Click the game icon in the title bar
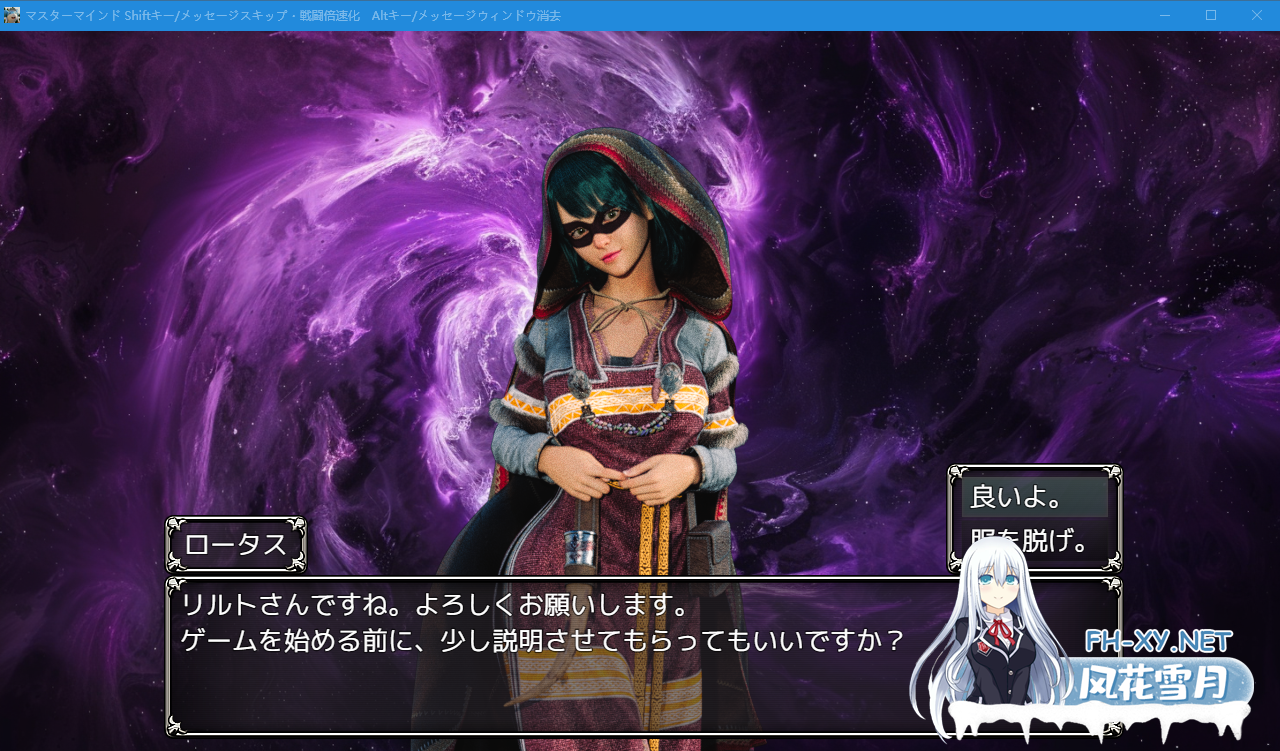 [x=13, y=14]
